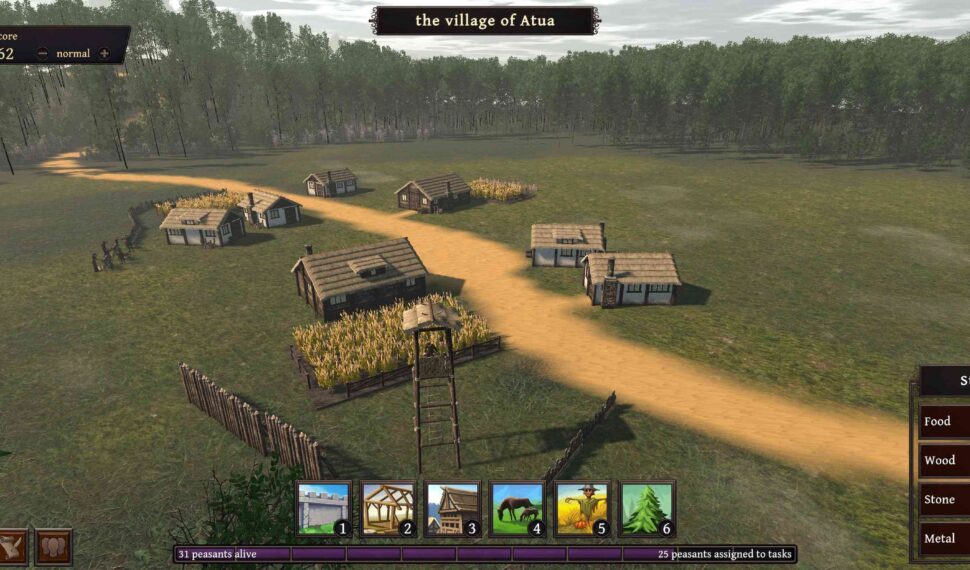Viewport: 970px width, 570px height.
Task: Open the wooden frame construction category
Action: point(388,508)
